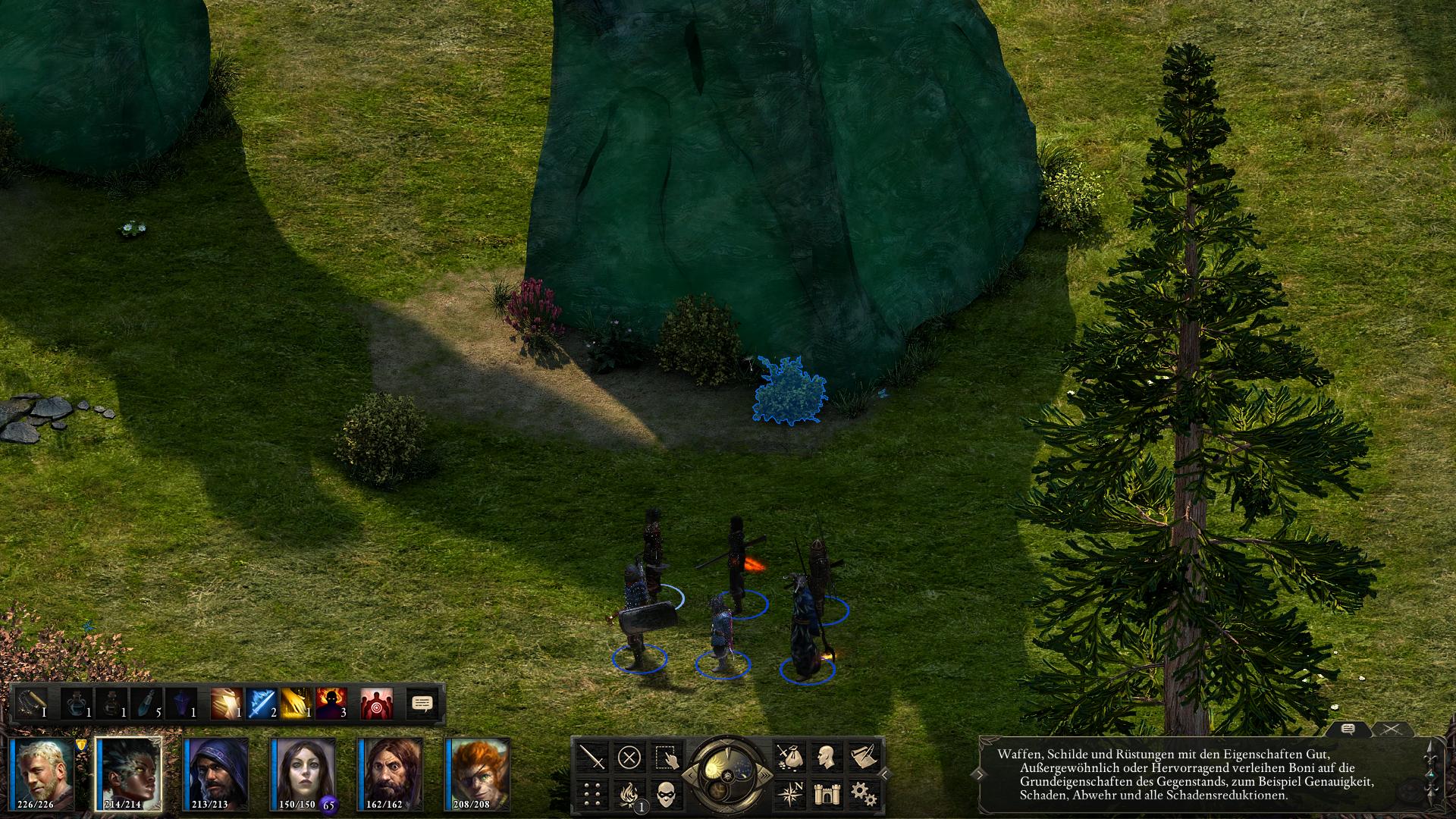Image resolution: width=1456 pixels, height=819 pixels.
Task: Toggle stealth mode with the masked face
Action: pyautogui.click(x=665, y=794)
